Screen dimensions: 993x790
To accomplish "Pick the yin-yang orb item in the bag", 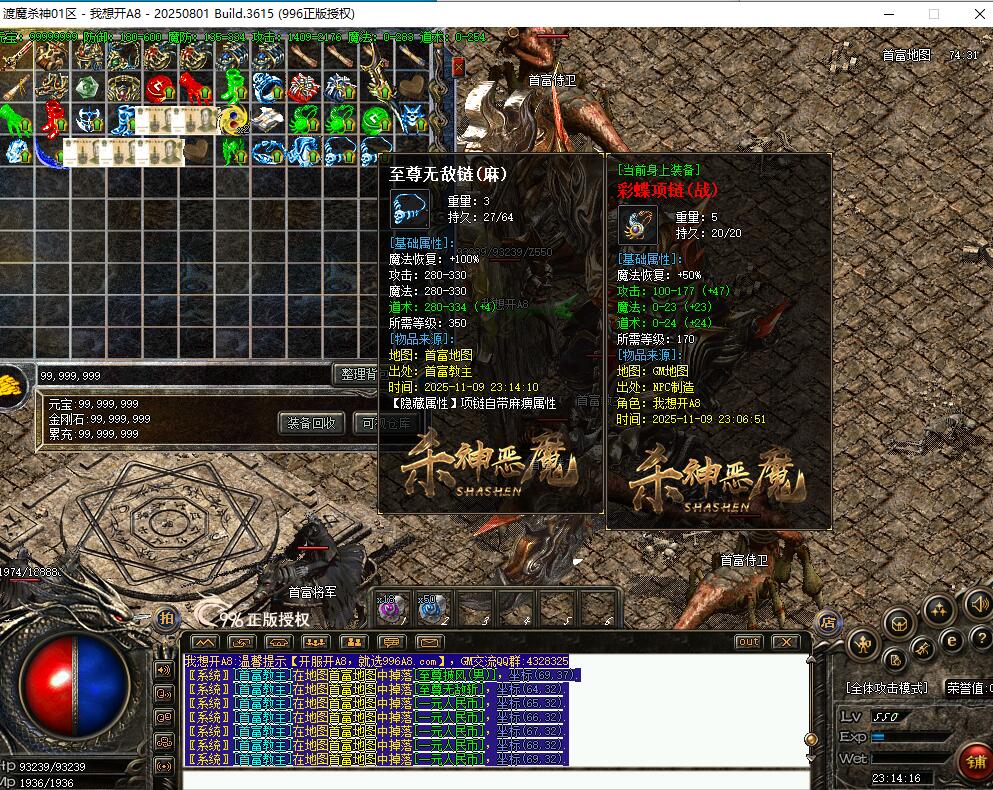I will tap(233, 120).
